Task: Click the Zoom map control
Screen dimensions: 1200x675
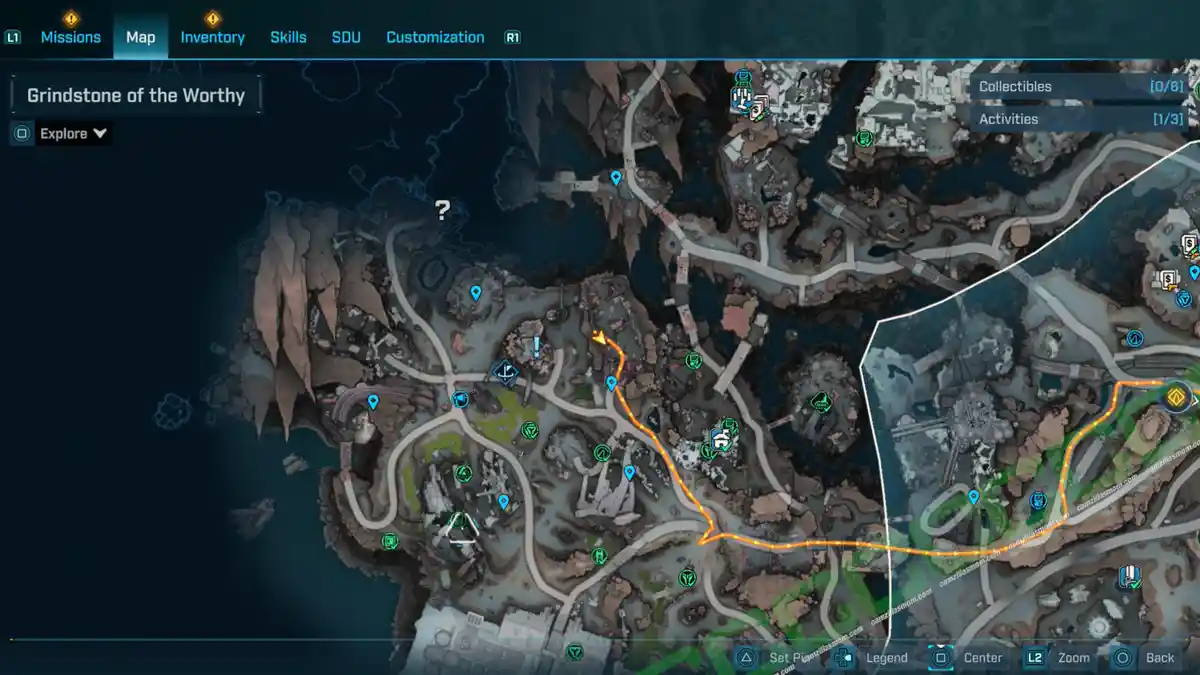Action: tap(1062, 657)
